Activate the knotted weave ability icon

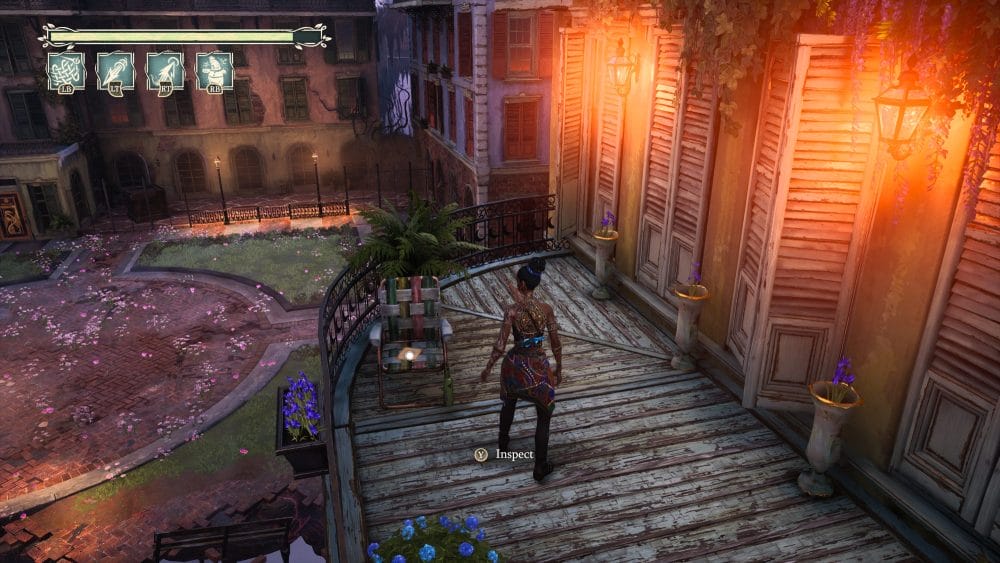pyautogui.click(x=66, y=71)
